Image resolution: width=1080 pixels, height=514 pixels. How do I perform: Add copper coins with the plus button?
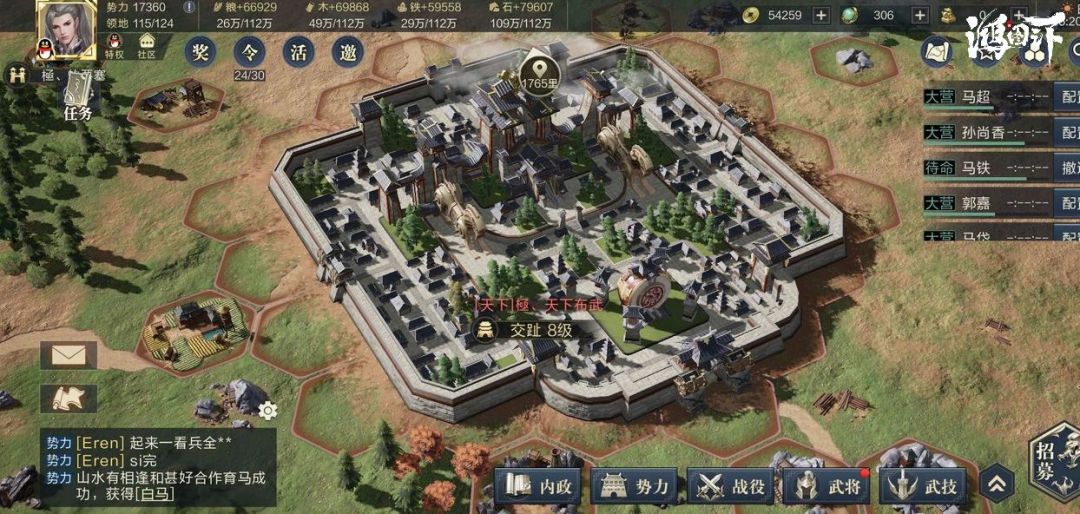[x=820, y=15]
